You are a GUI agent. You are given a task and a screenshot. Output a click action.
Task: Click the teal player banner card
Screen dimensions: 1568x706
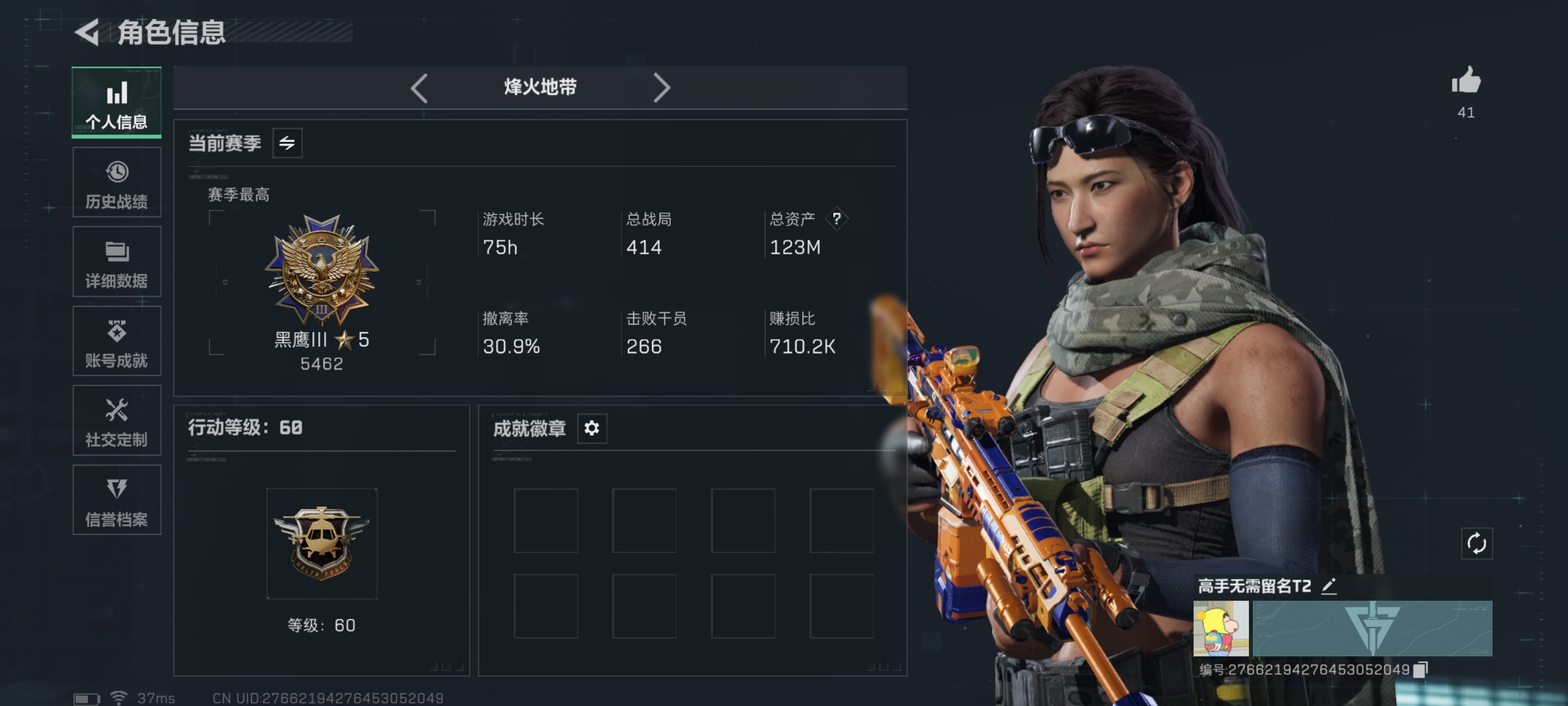(1372, 628)
